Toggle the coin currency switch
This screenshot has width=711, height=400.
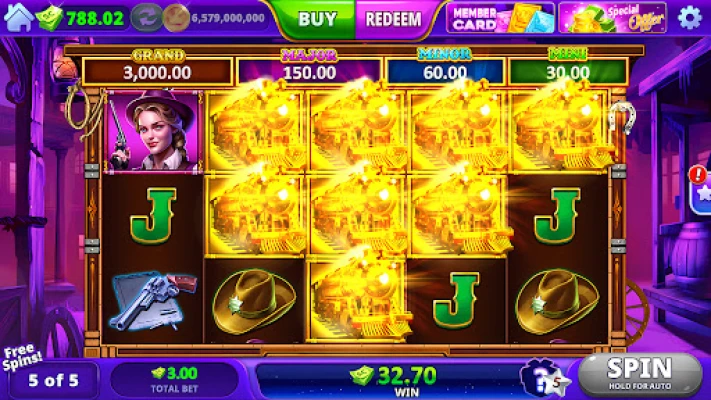(x=150, y=17)
